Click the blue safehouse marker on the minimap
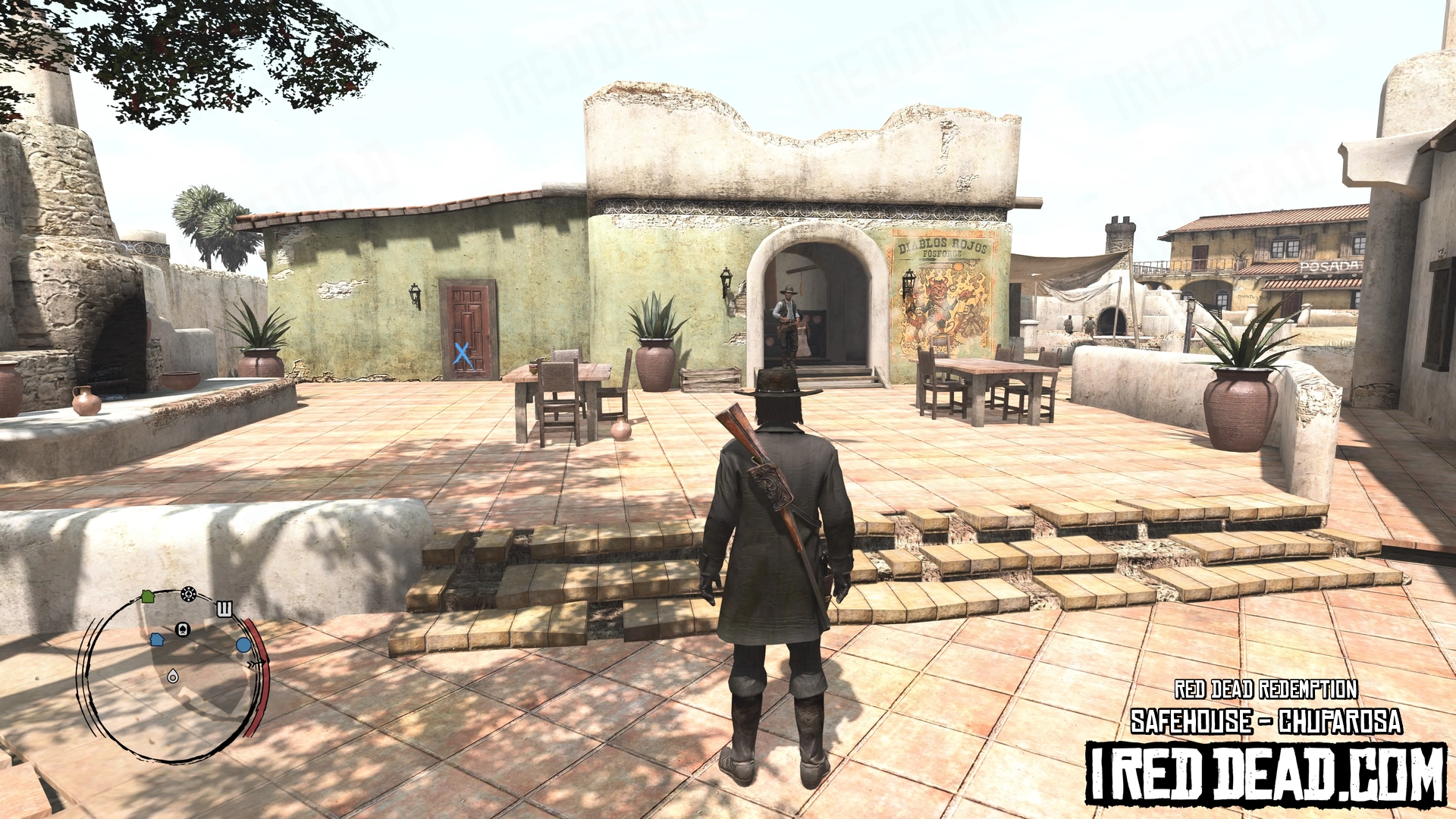Screen dimensions: 1456x819 (x=157, y=639)
